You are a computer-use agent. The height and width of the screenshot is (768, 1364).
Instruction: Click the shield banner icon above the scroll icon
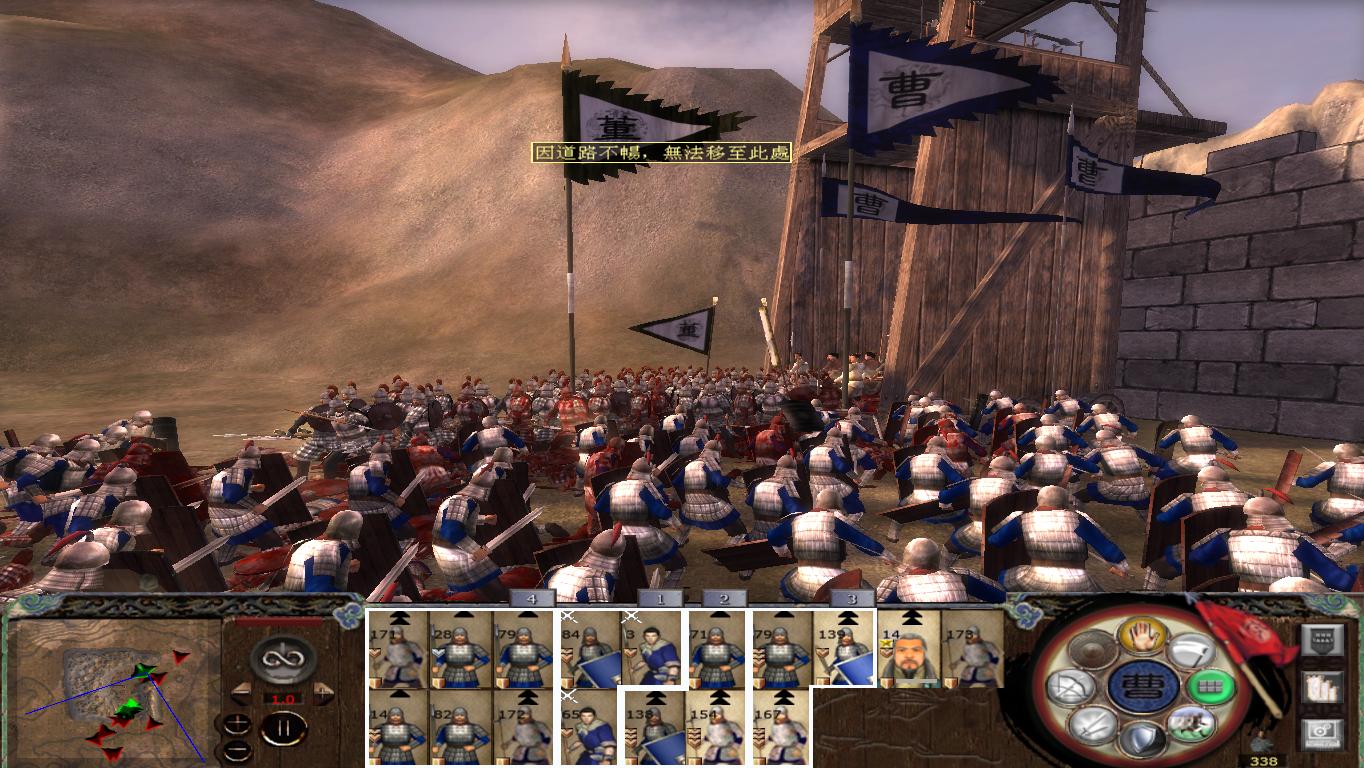(1322, 638)
